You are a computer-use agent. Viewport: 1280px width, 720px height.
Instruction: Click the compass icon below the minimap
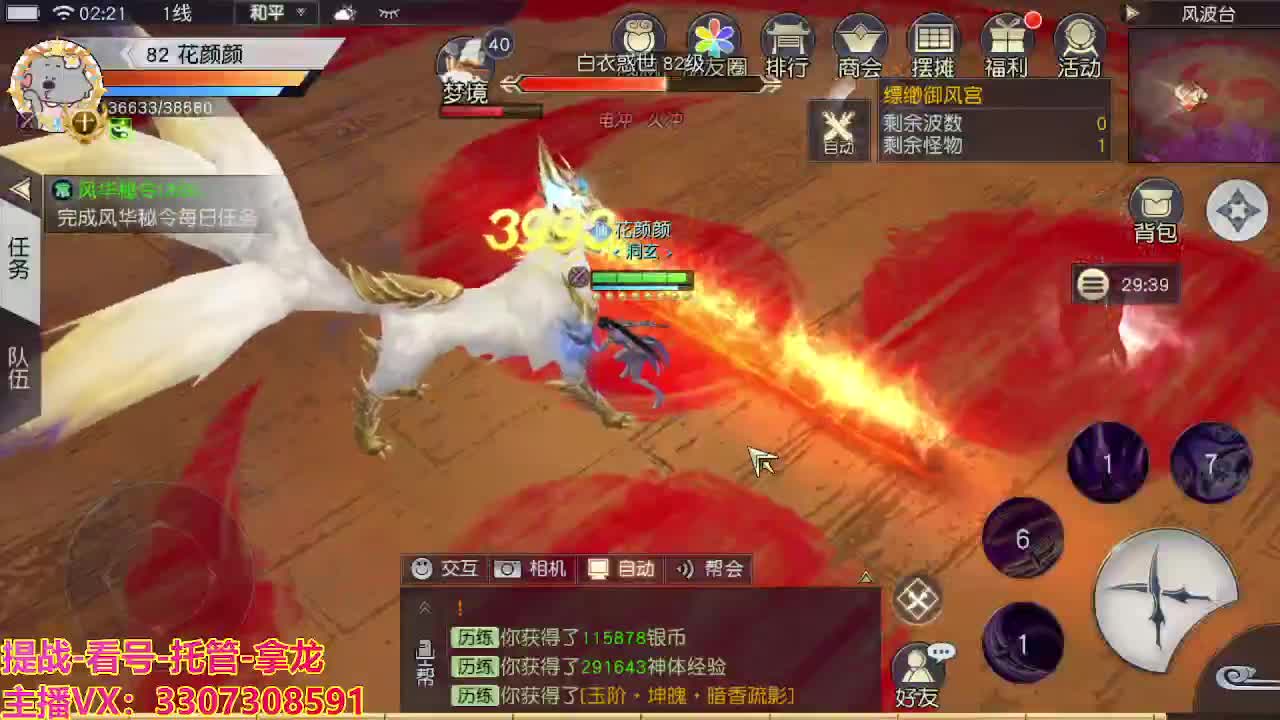[1238, 210]
